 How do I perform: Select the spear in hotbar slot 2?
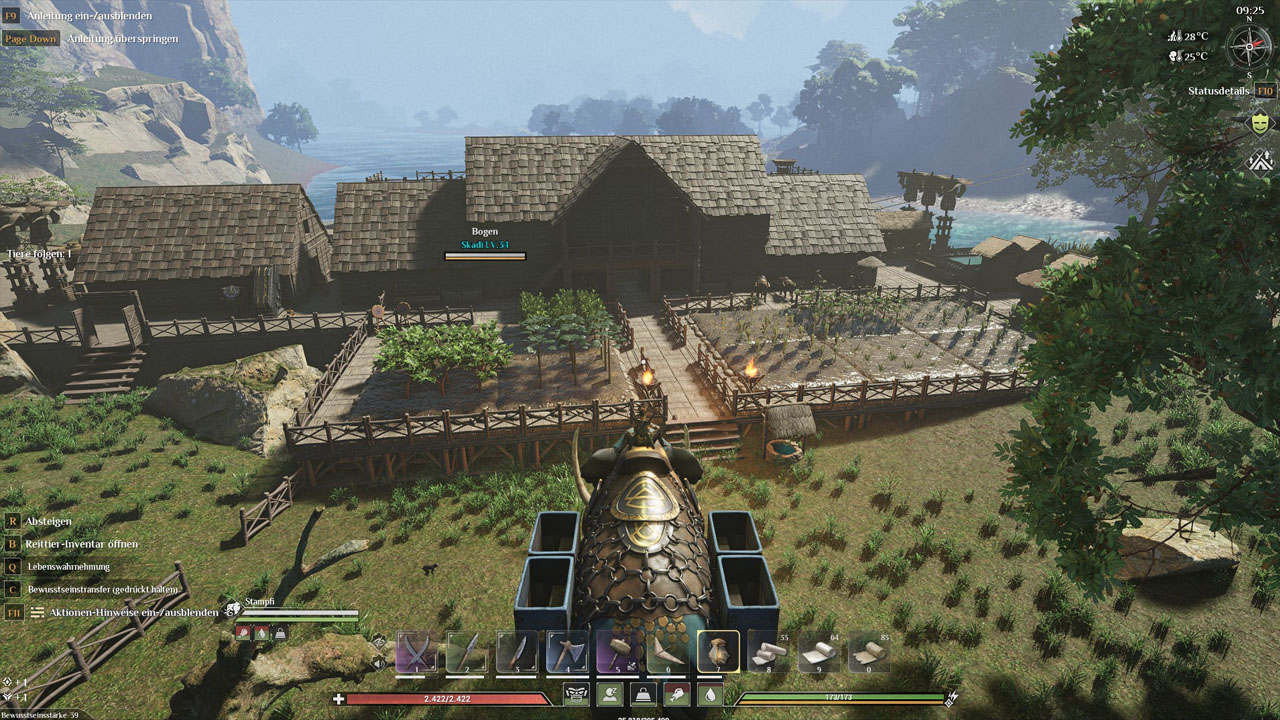tap(467, 652)
